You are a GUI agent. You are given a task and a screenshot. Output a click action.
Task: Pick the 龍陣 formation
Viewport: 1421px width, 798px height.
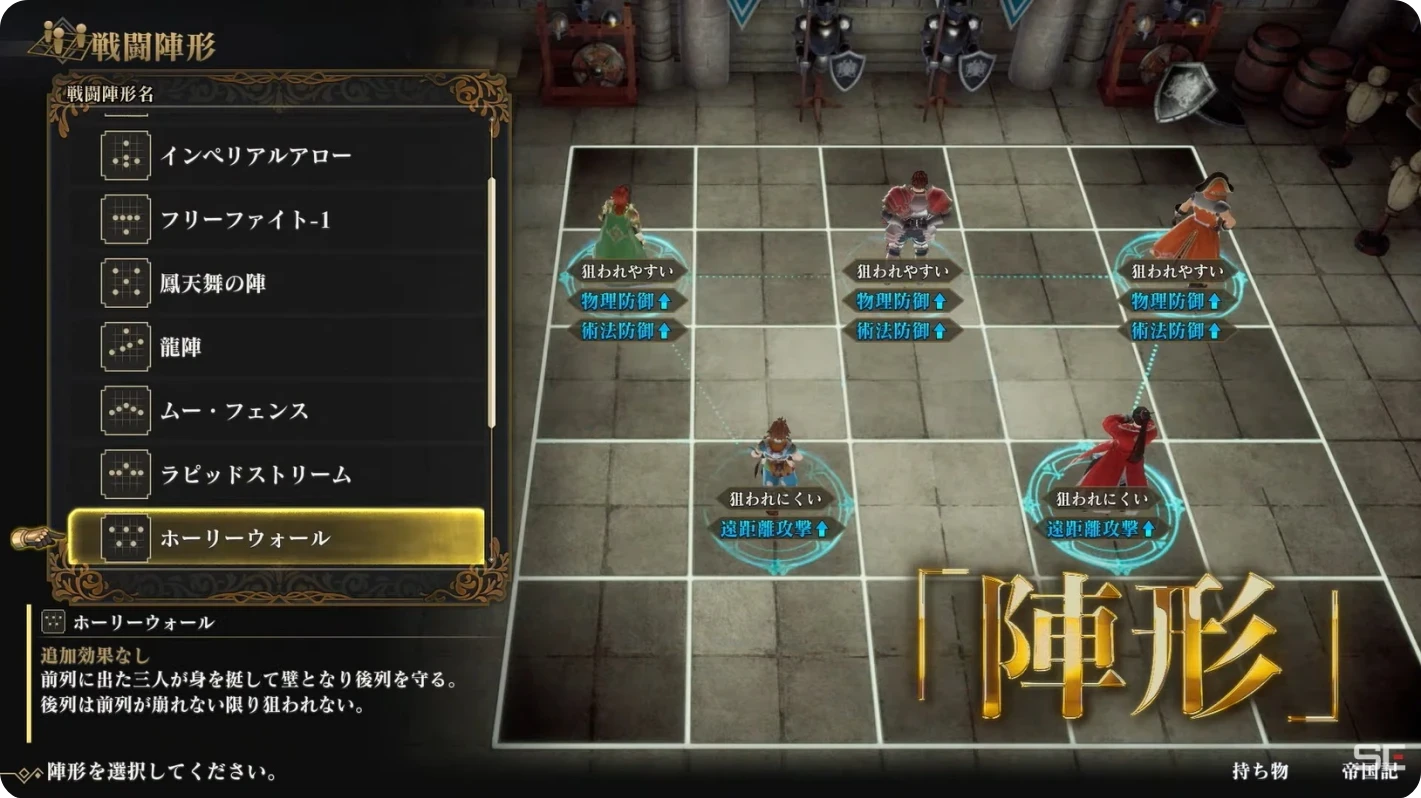(181, 347)
